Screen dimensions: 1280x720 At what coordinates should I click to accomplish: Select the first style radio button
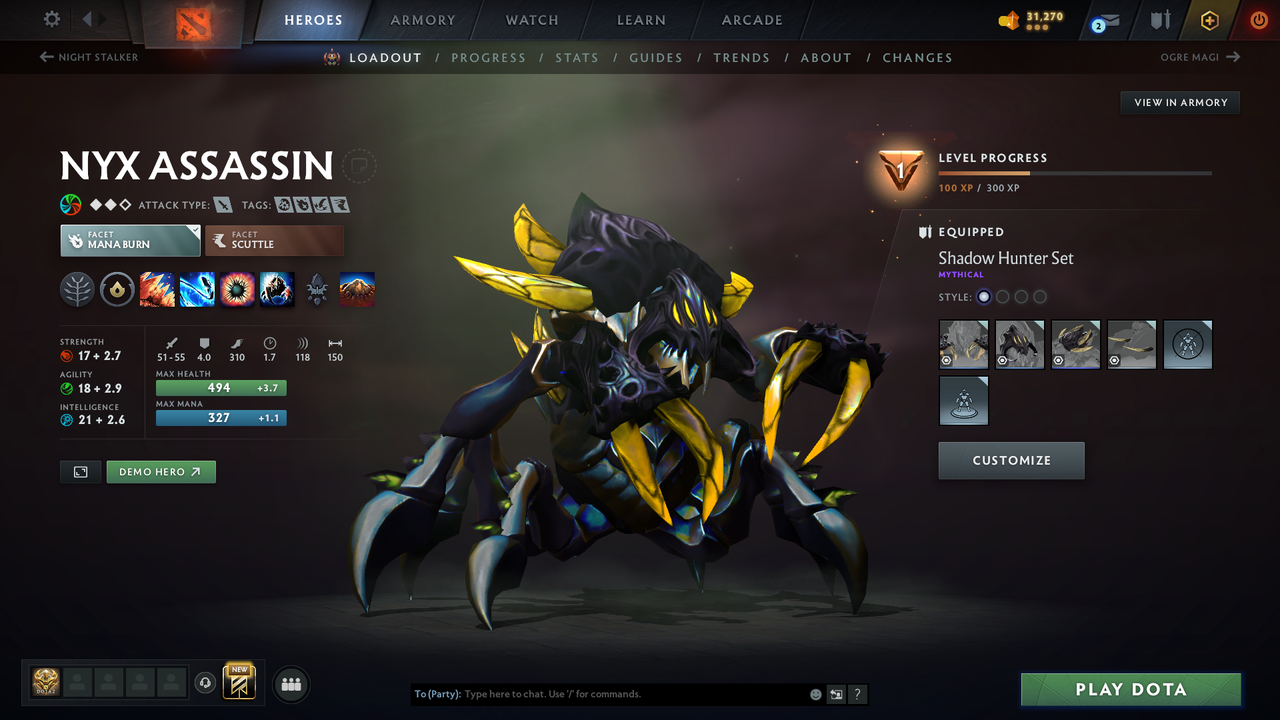tap(983, 296)
